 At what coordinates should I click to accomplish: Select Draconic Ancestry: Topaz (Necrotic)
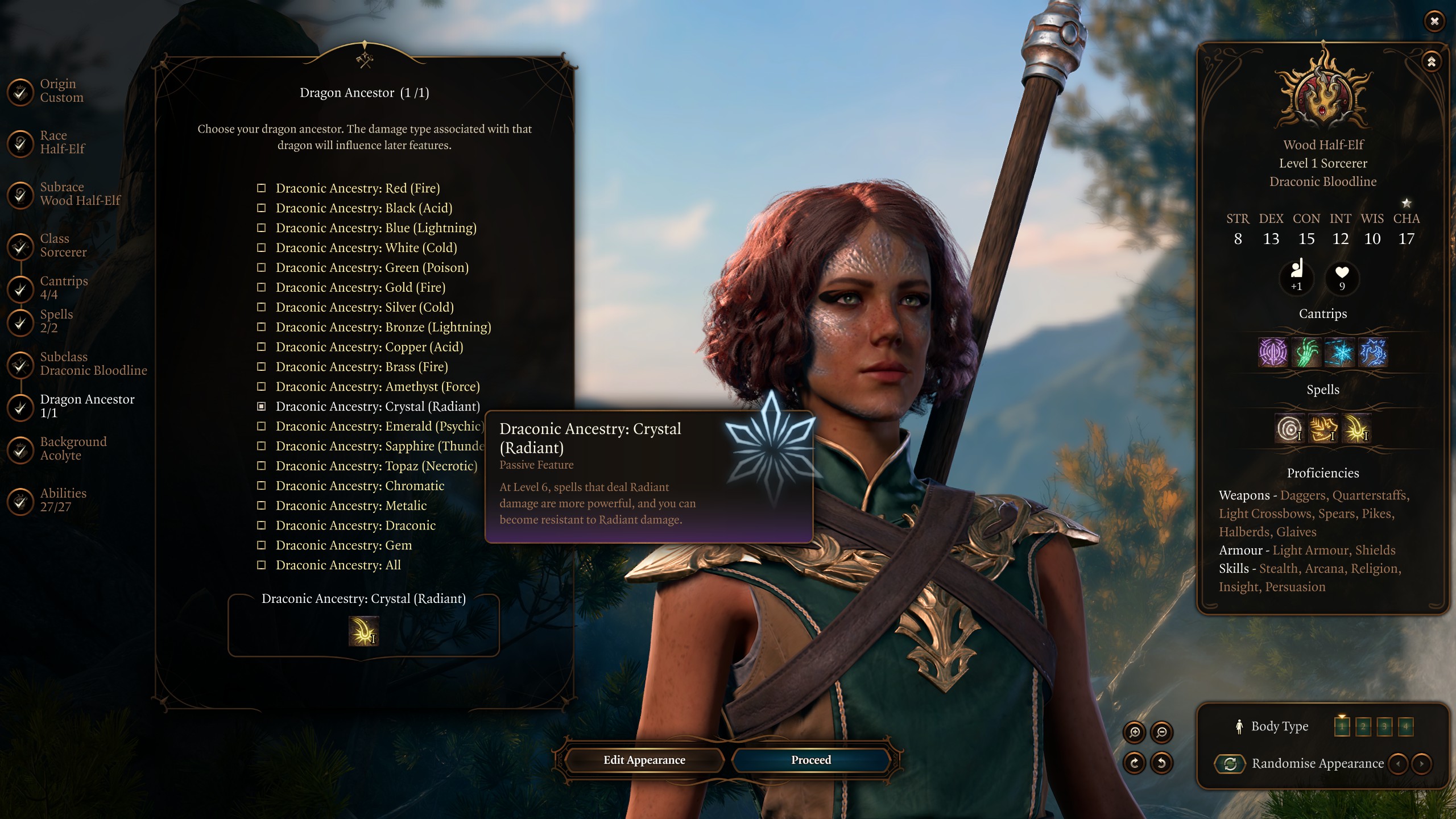coord(376,466)
